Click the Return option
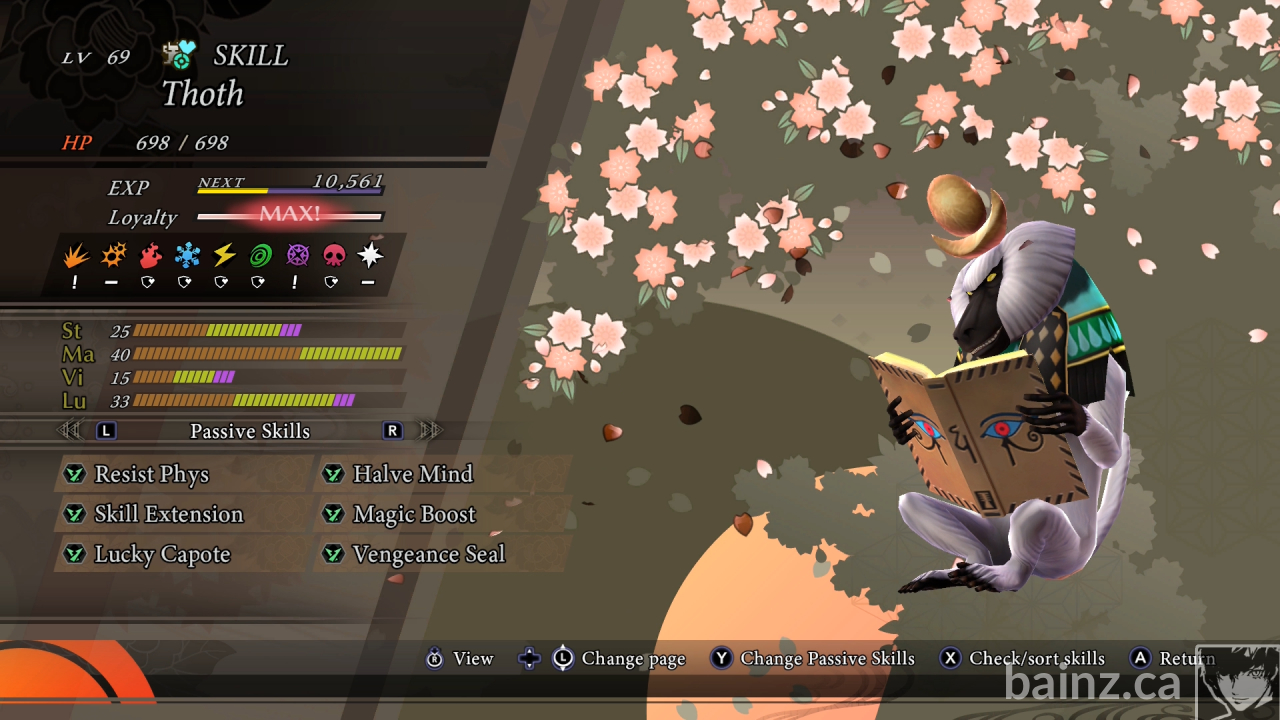Image resolution: width=1280 pixels, height=720 pixels. click(1185, 658)
